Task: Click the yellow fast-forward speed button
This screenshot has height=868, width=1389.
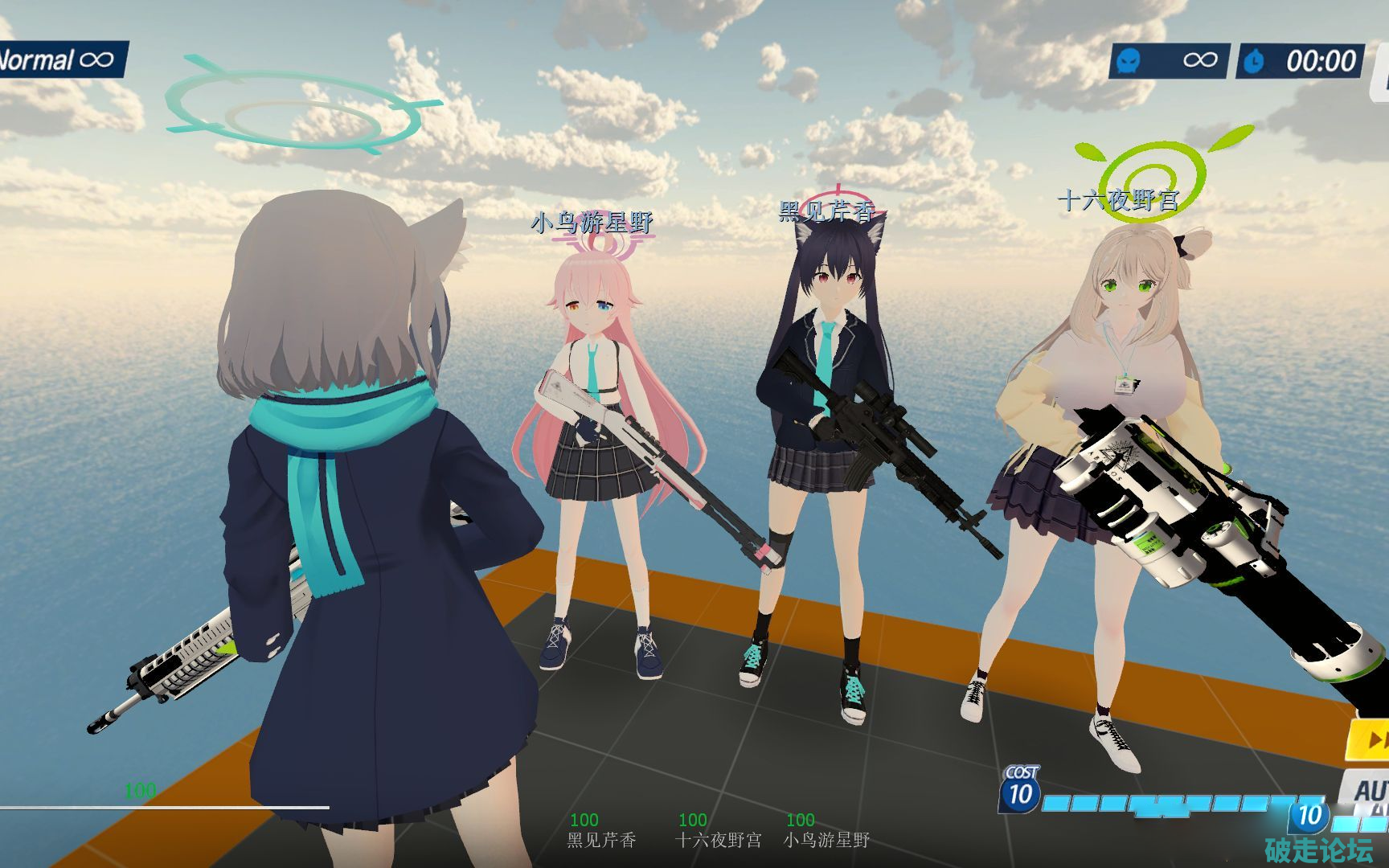Action: click(1371, 739)
